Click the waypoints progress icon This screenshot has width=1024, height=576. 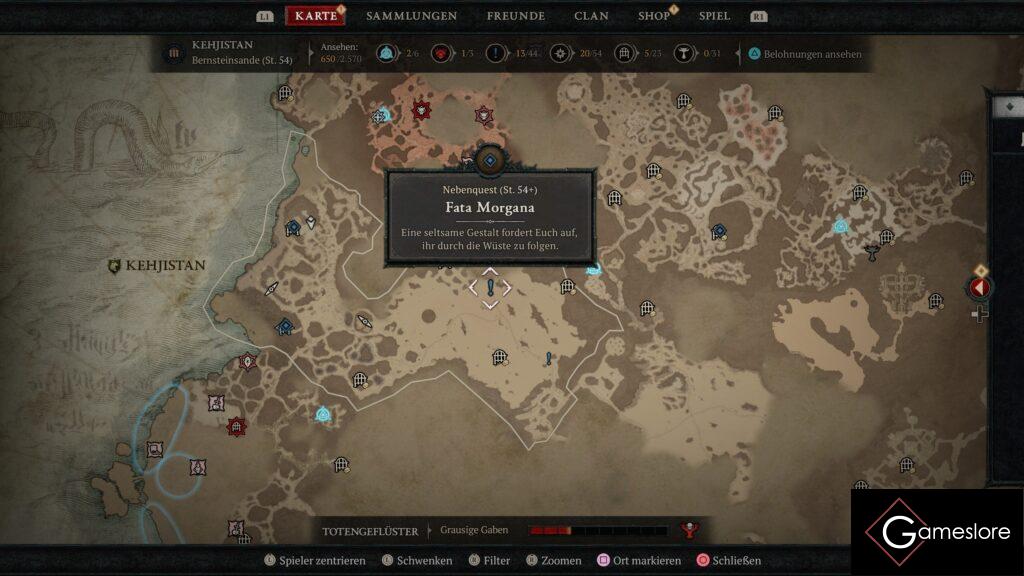386,54
